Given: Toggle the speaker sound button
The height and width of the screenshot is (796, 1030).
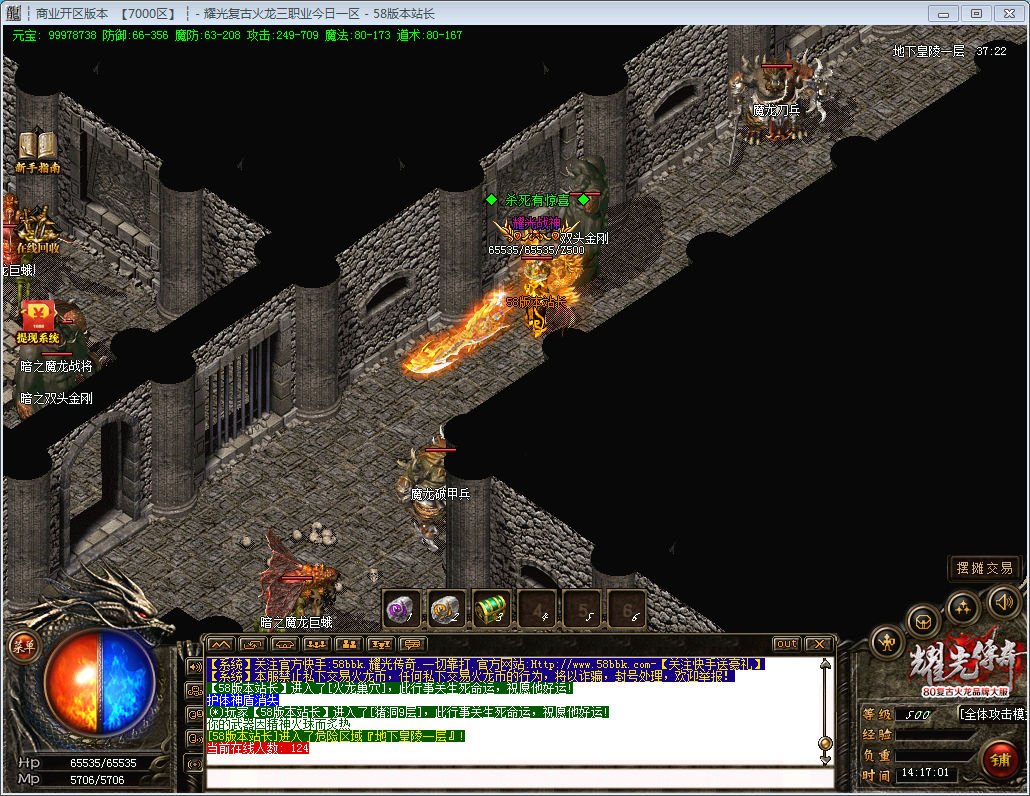Looking at the screenshot, I should coord(1003,600).
